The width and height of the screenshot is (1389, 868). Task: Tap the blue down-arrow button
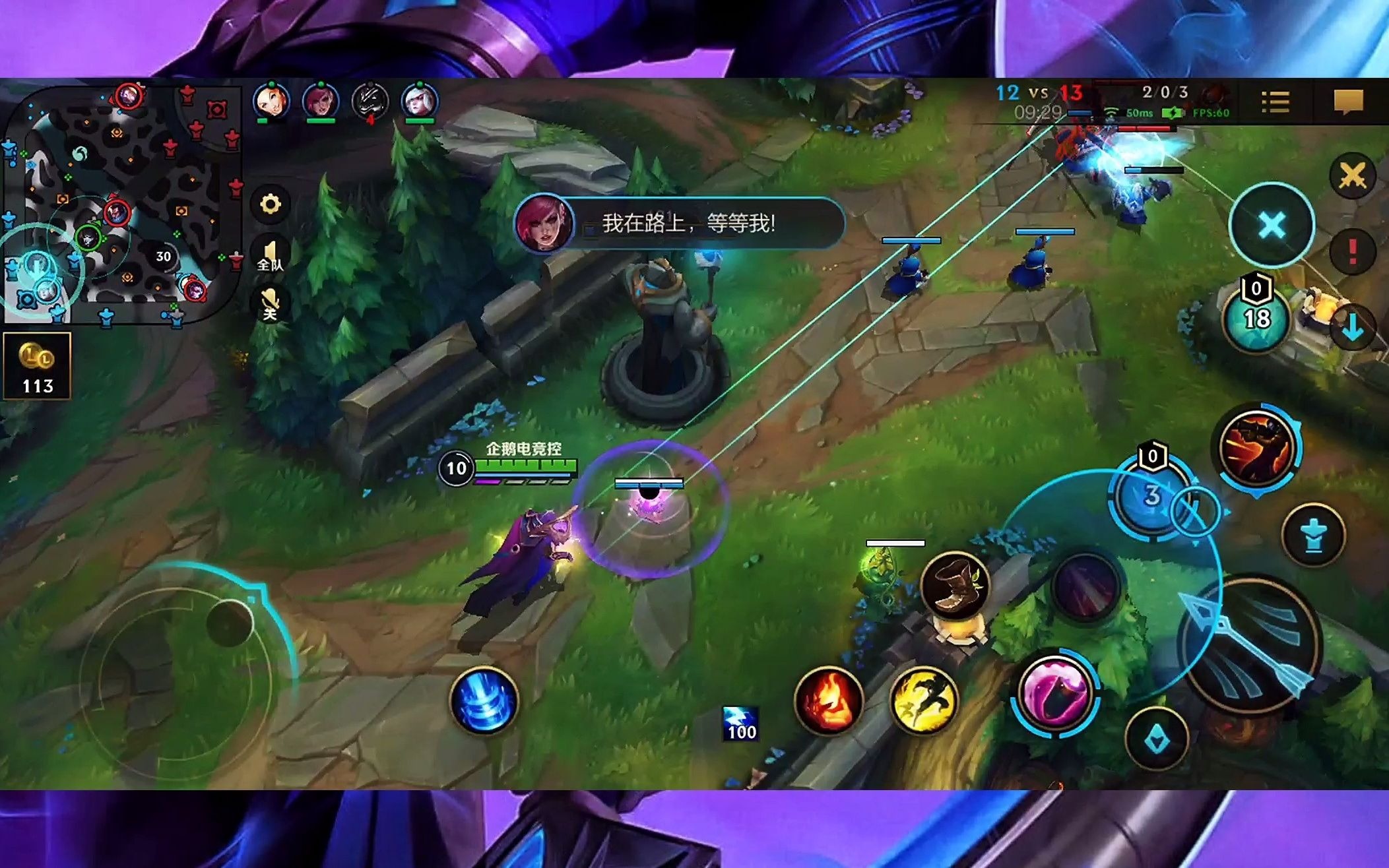pyautogui.click(x=1352, y=327)
